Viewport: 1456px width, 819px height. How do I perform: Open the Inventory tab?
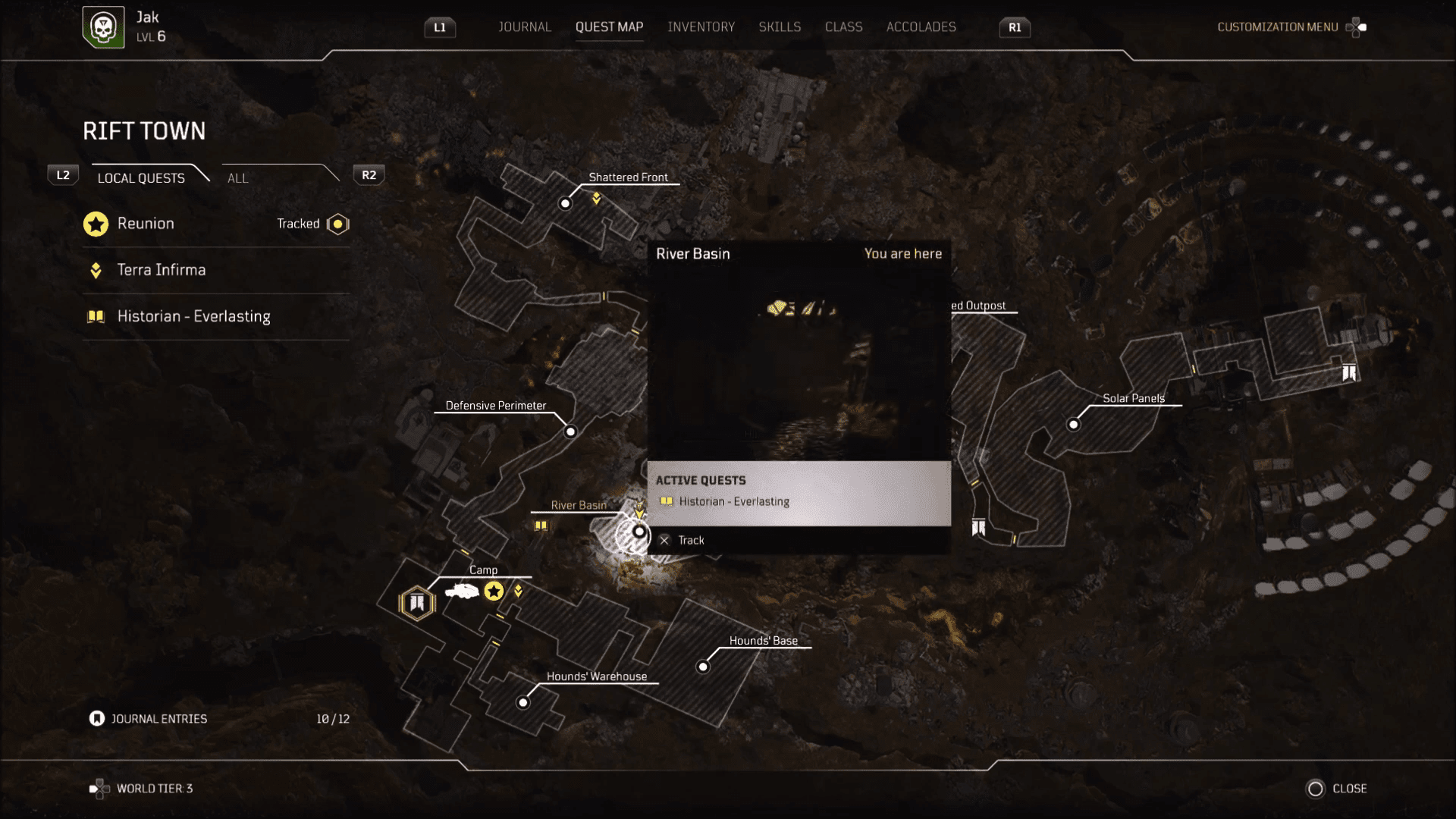click(701, 27)
